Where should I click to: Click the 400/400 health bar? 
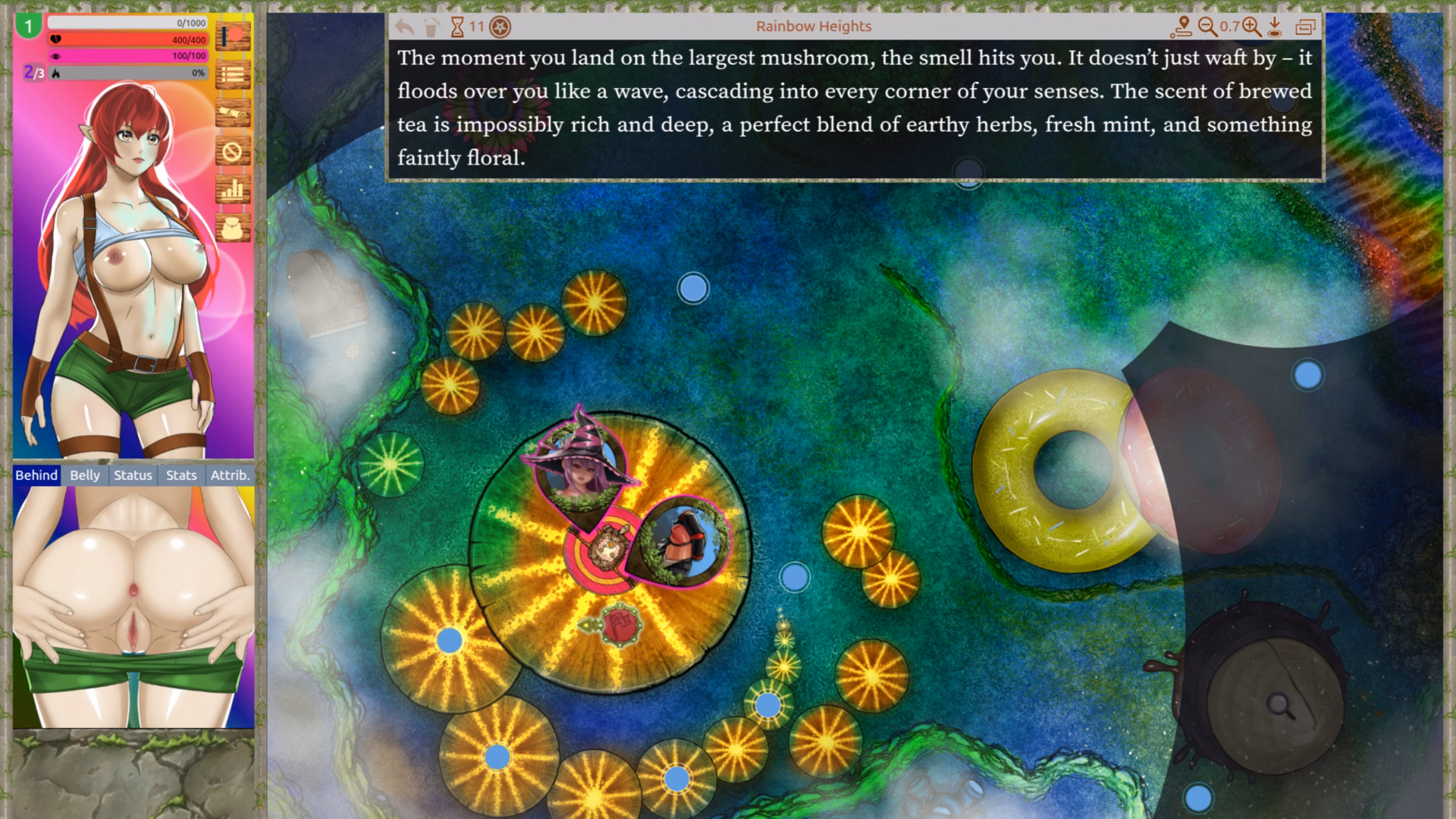129,39
